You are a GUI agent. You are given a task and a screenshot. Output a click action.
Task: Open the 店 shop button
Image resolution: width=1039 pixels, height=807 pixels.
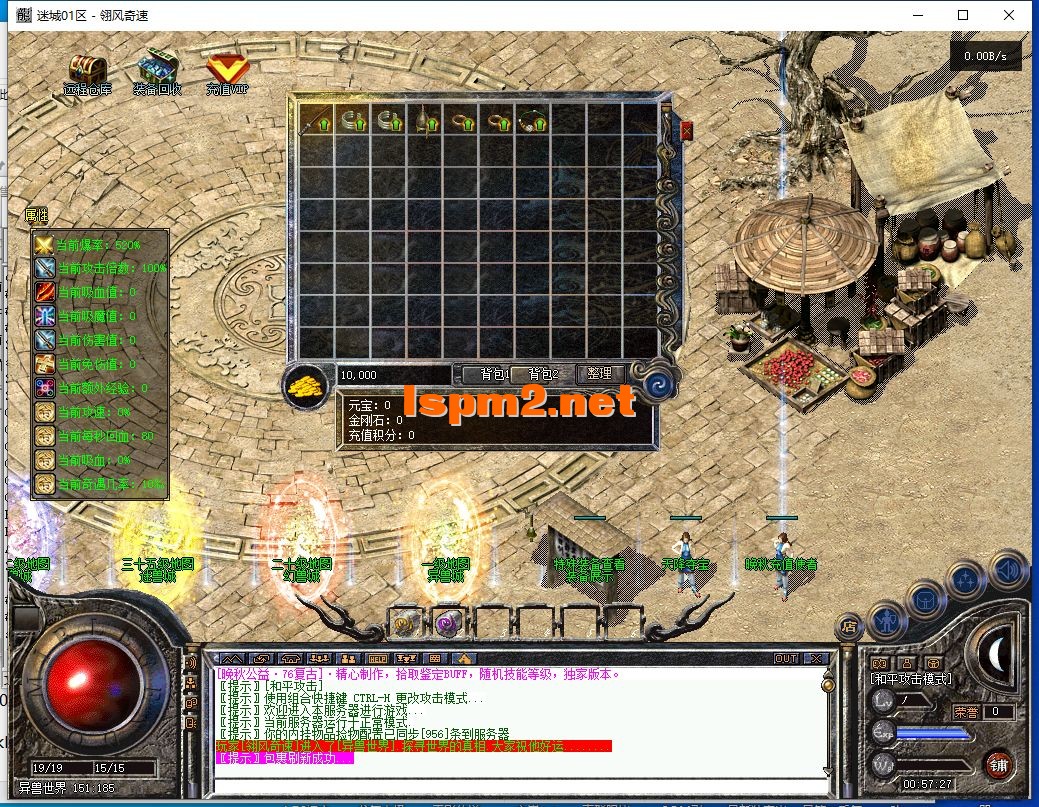pyautogui.click(x=848, y=626)
